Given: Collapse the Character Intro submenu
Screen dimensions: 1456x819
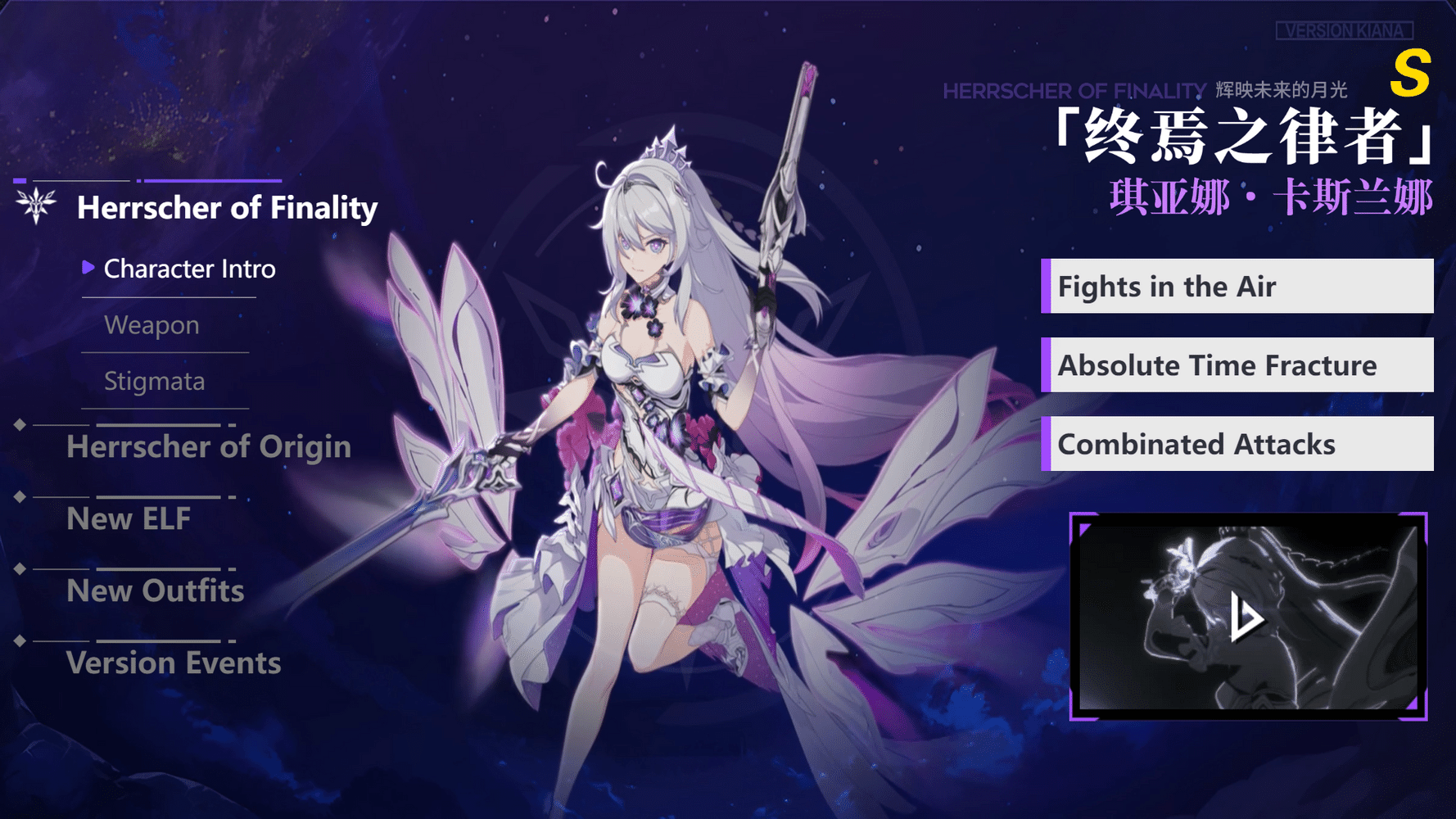Looking at the screenshot, I should pyautogui.click(x=190, y=269).
